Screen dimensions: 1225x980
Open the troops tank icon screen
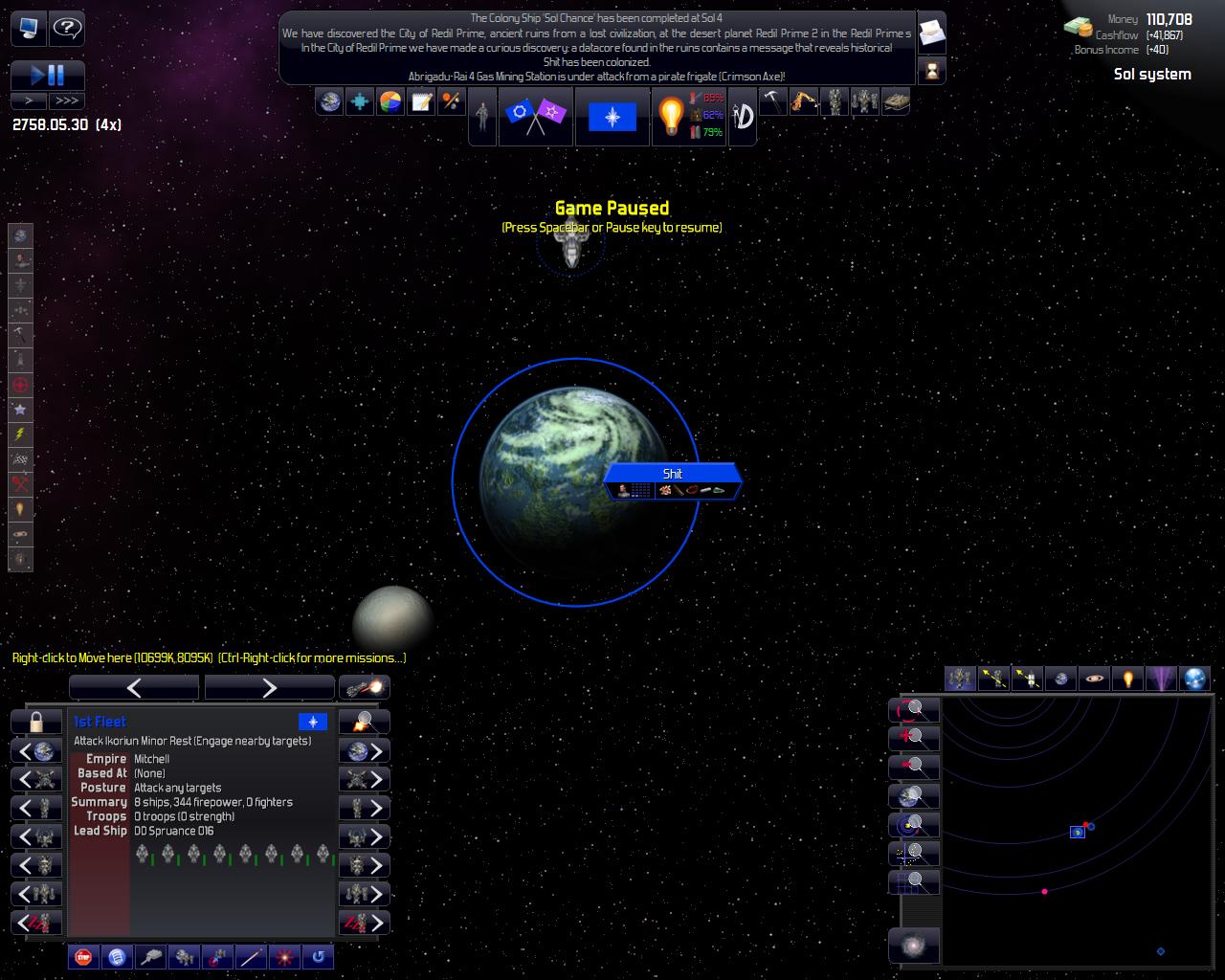[x=895, y=101]
